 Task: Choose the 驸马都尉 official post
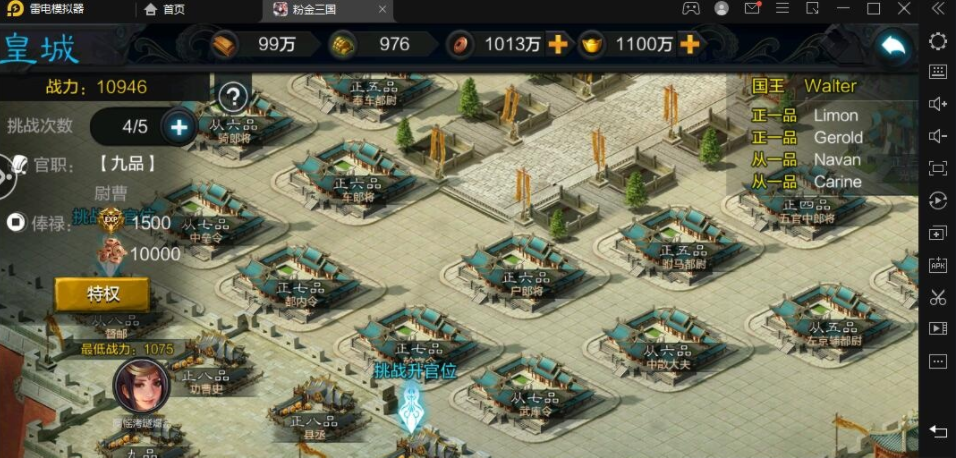pos(680,245)
